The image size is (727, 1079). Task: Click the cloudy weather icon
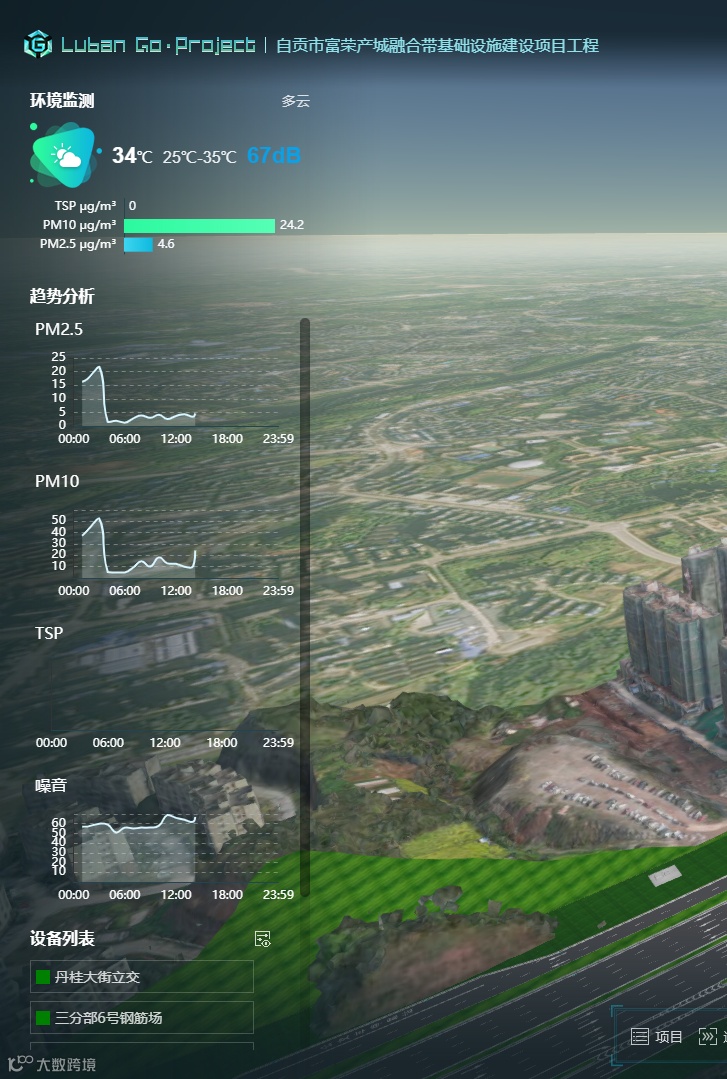(x=65, y=155)
